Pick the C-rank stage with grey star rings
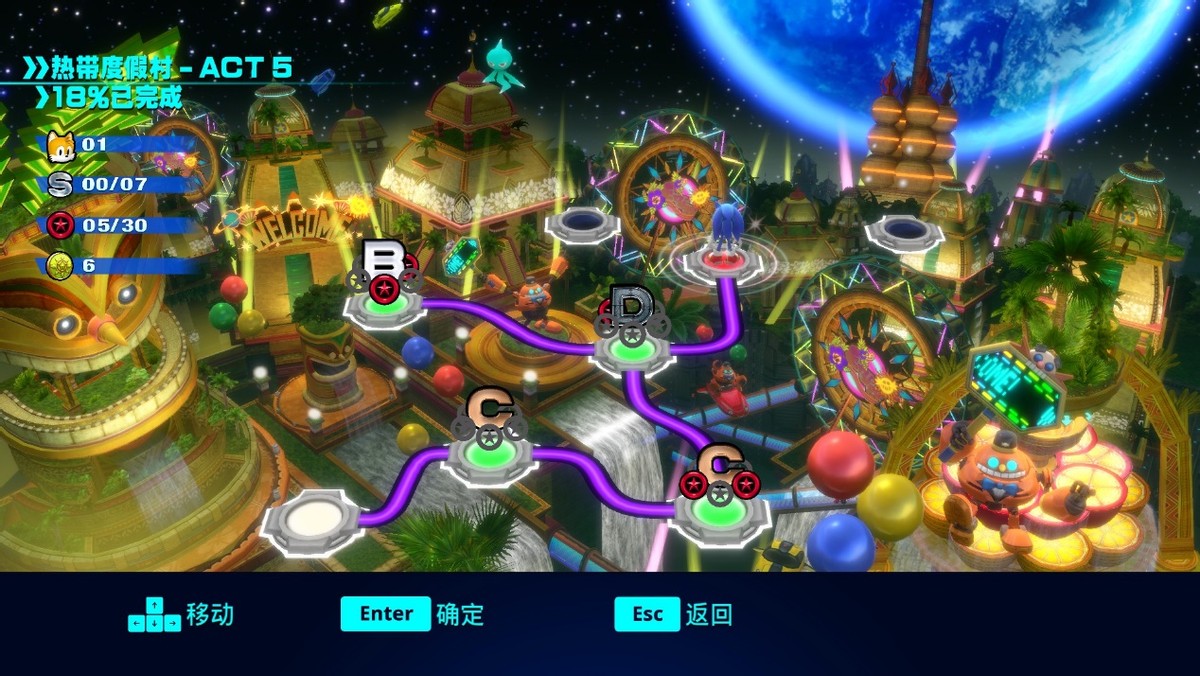Viewport: 1200px width, 676px height. coord(490,456)
